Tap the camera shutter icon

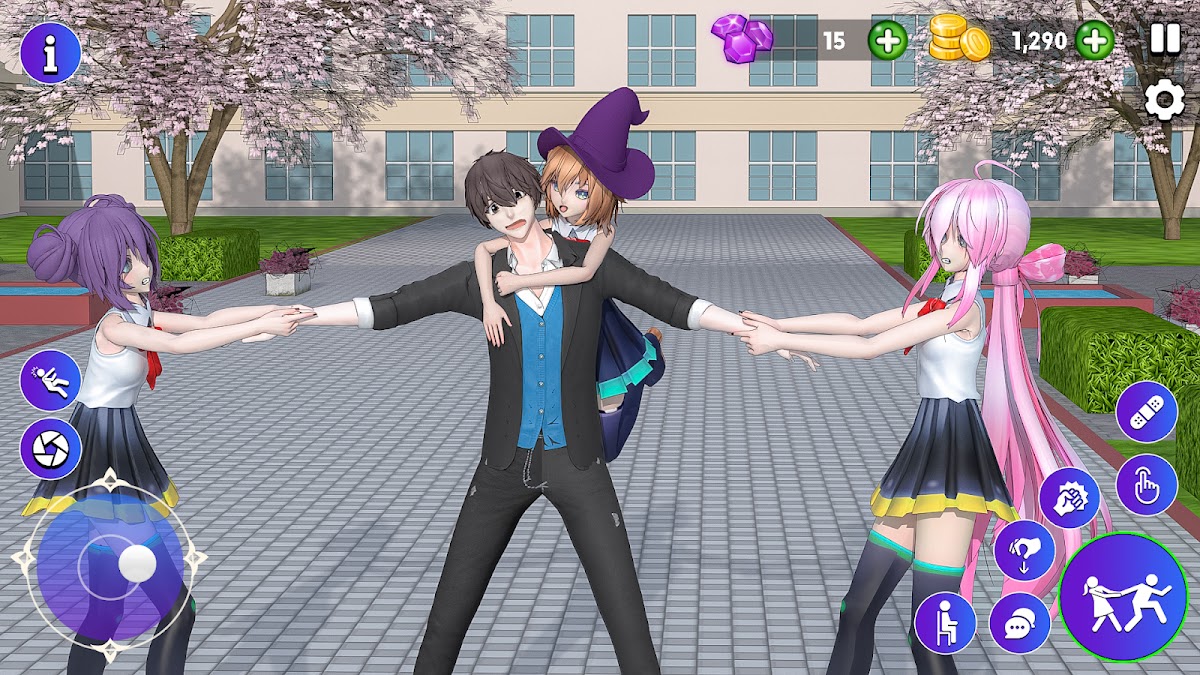click(x=50, y=449)
